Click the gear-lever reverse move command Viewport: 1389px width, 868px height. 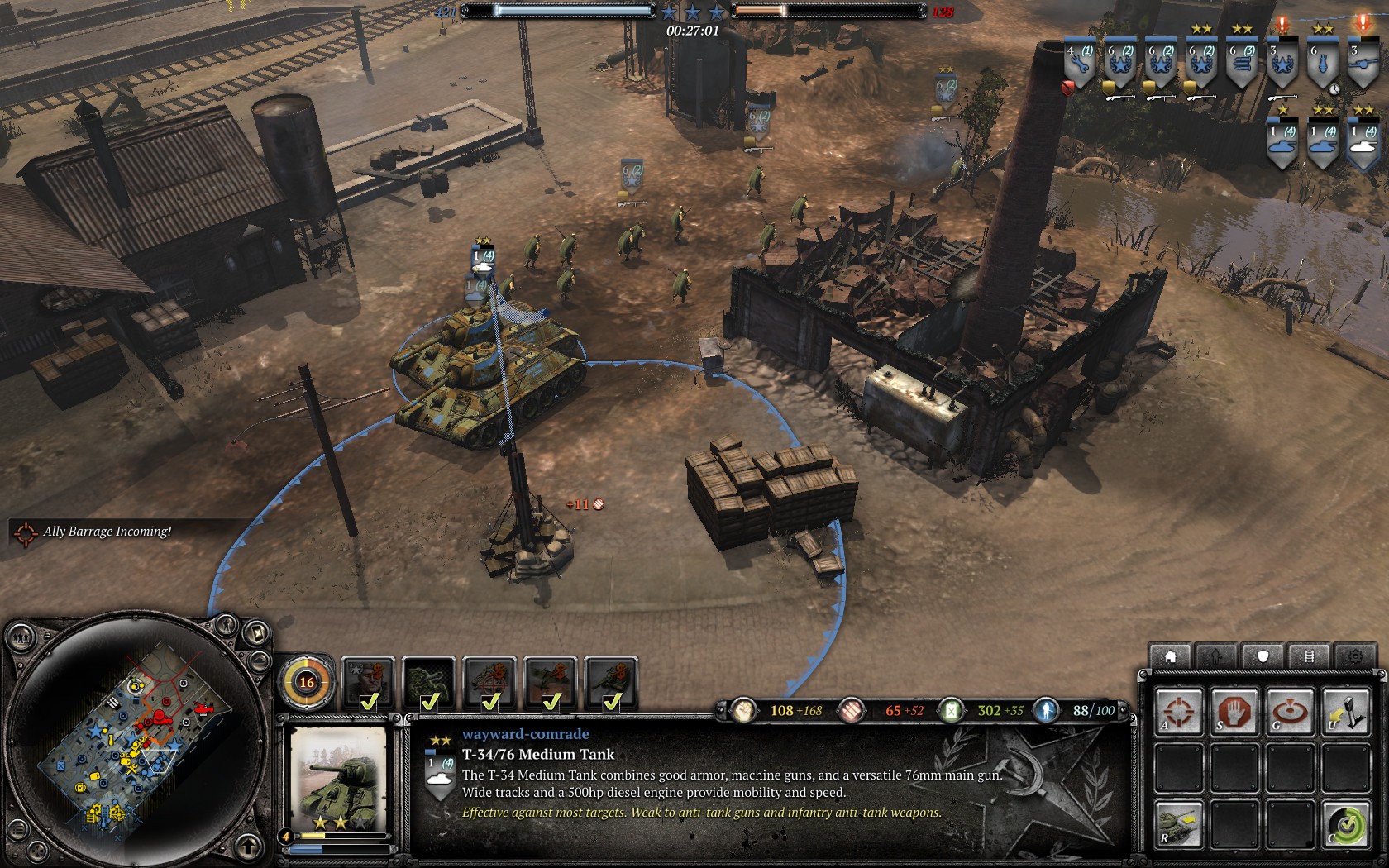tap(1345, 712)
